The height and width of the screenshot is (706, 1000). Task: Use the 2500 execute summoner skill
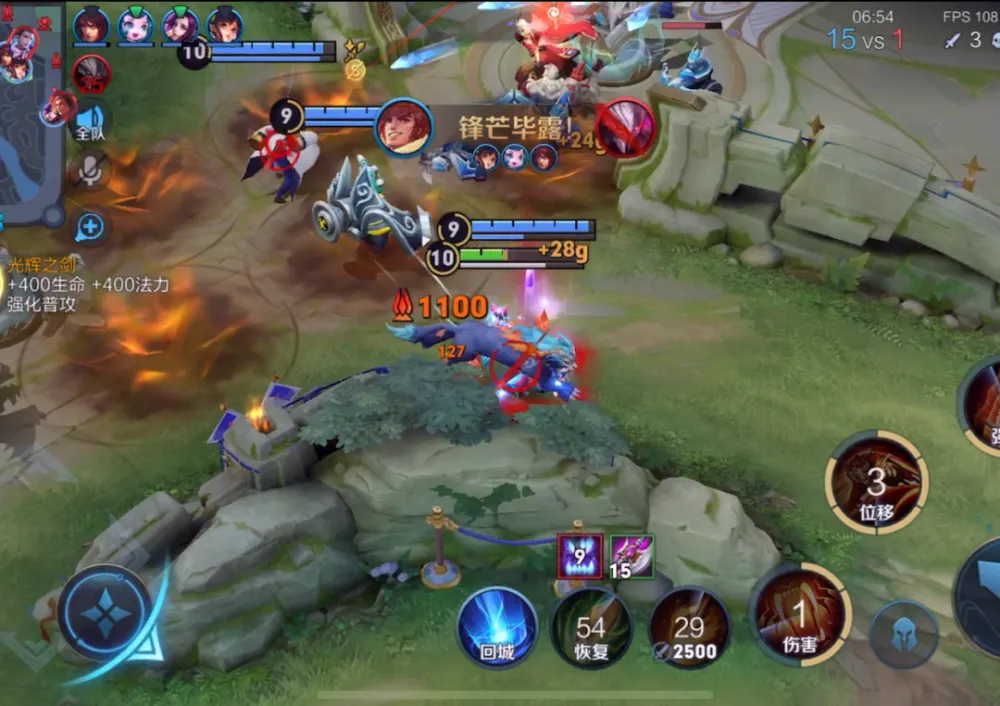pos(689,629)
